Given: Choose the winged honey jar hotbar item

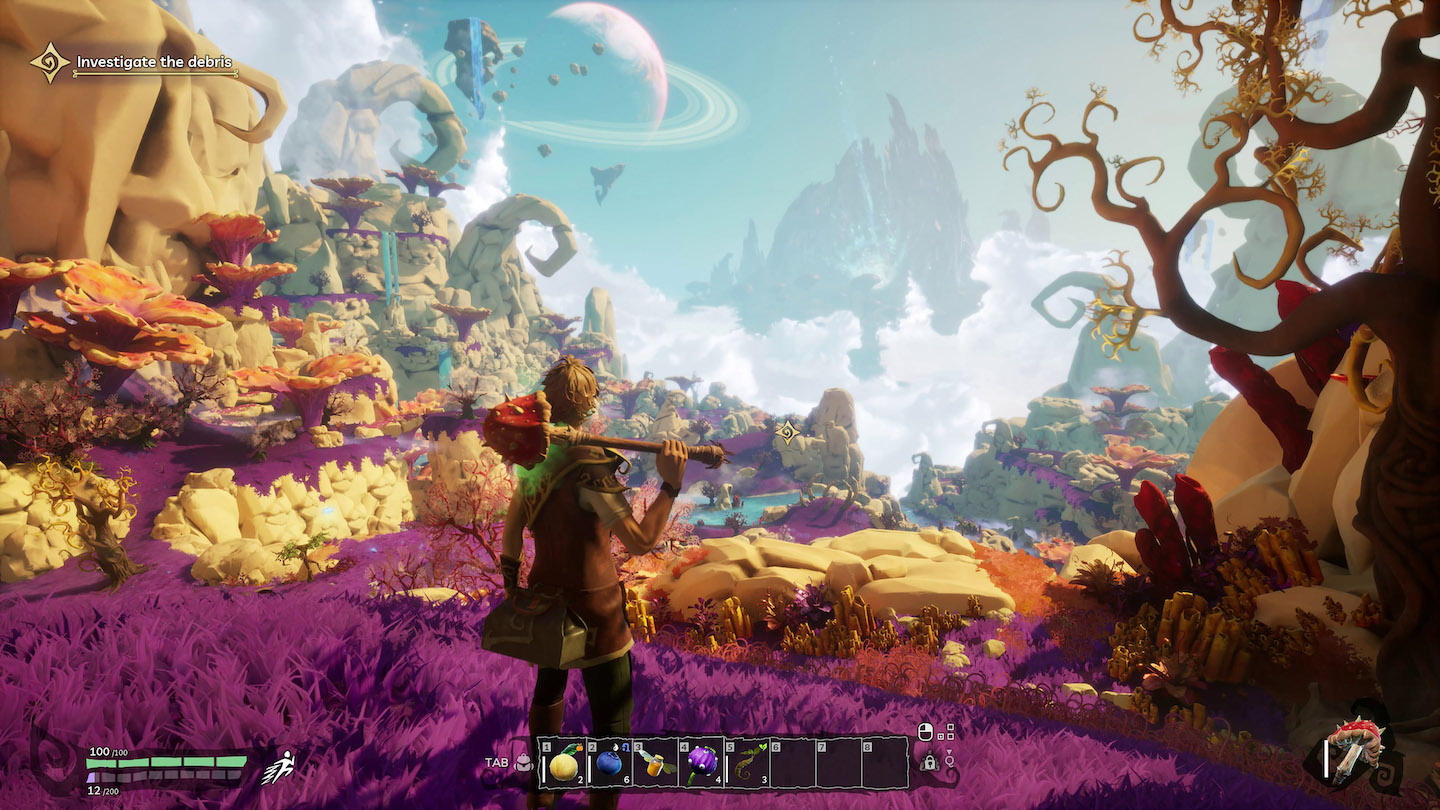Looking at the screenshot, I should [x=655, y=764].
